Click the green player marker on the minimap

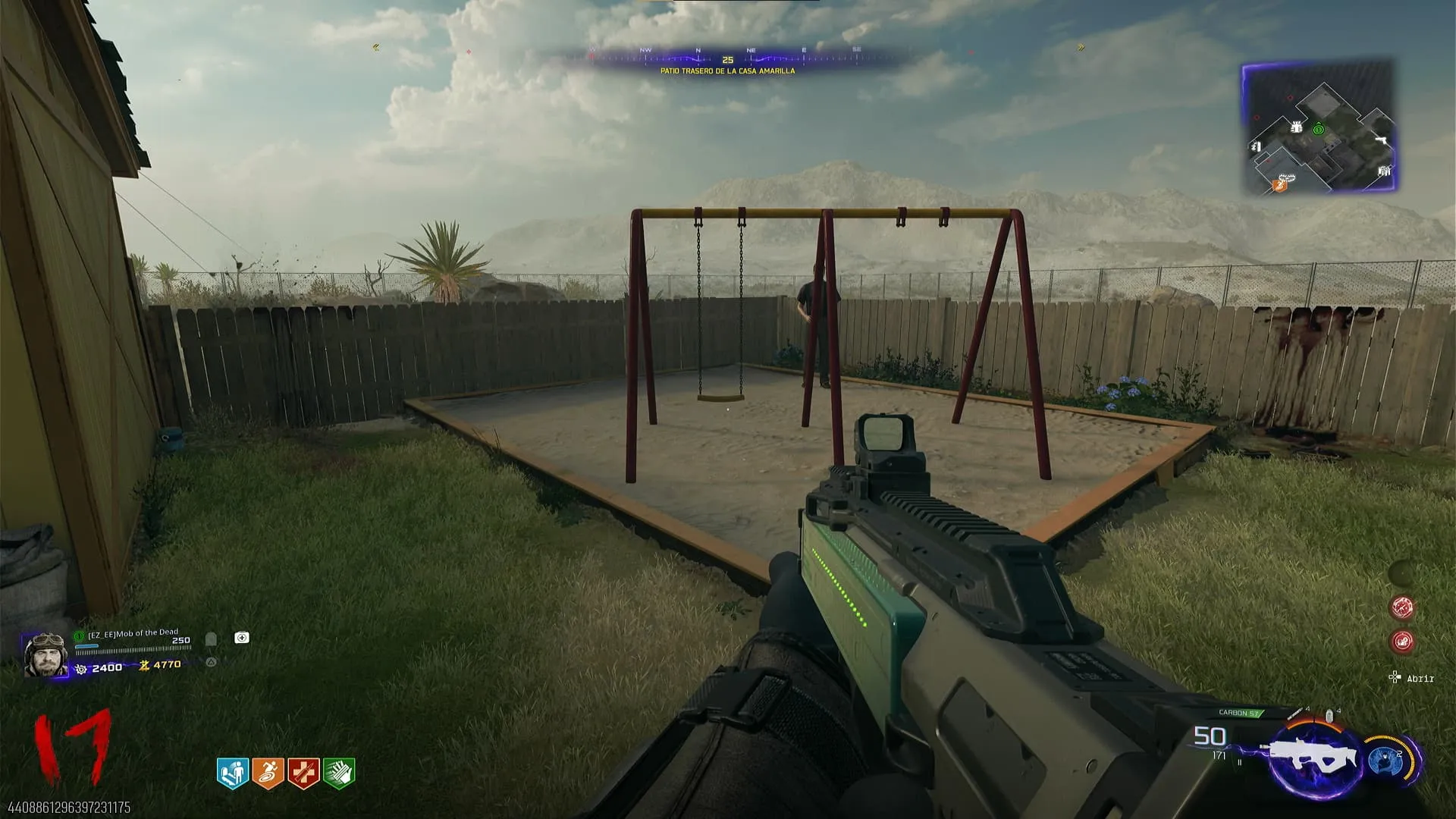click(1318, 130)
